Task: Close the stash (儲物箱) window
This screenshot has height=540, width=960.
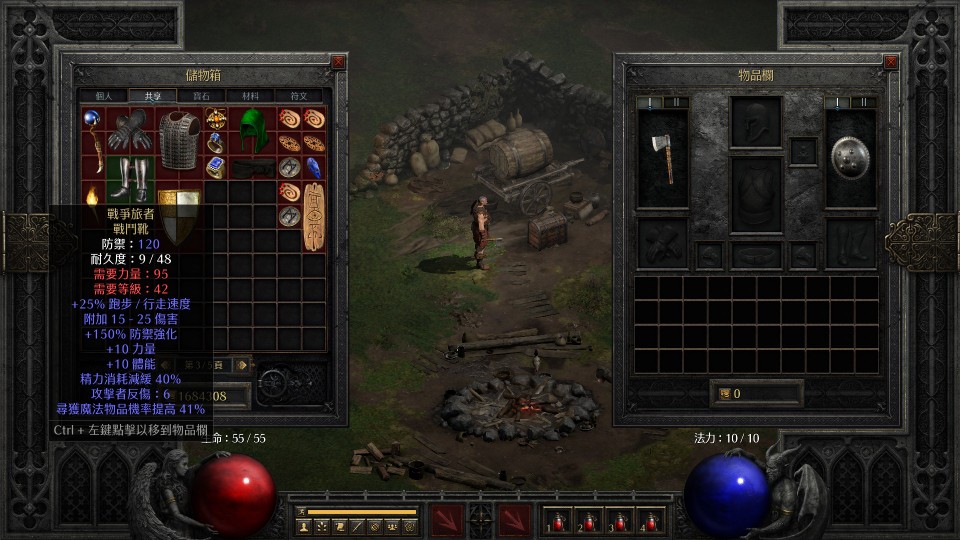Action: (x=338, y=62)
